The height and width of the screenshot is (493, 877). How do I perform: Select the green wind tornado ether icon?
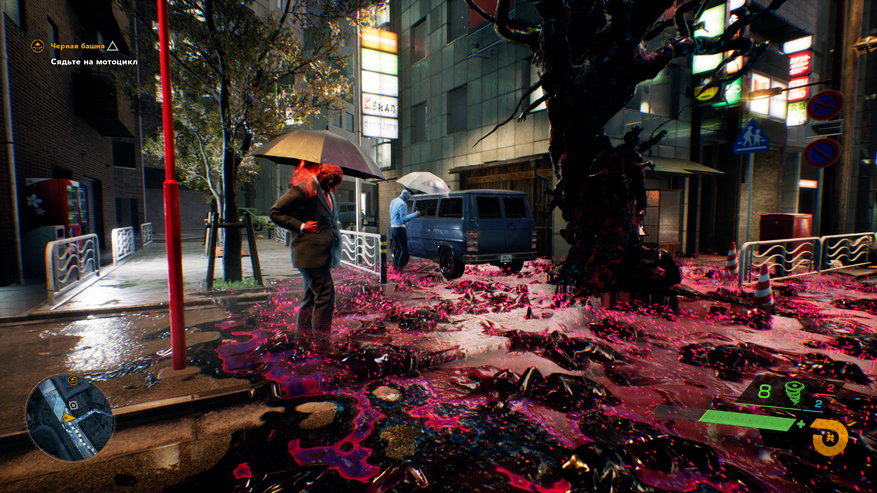coord(793,392)
